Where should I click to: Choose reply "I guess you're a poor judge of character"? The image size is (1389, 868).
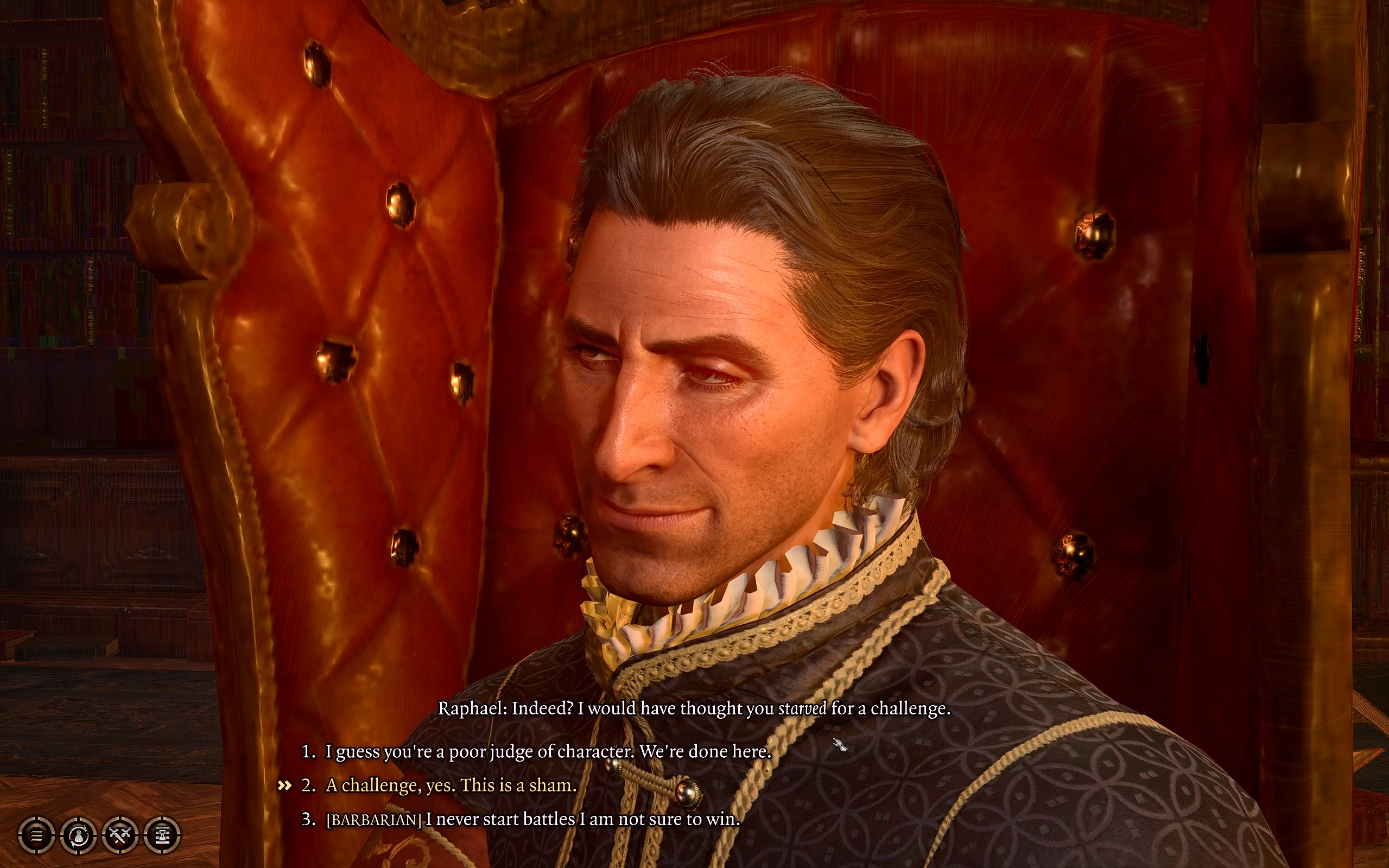click(x=548, y=751)
